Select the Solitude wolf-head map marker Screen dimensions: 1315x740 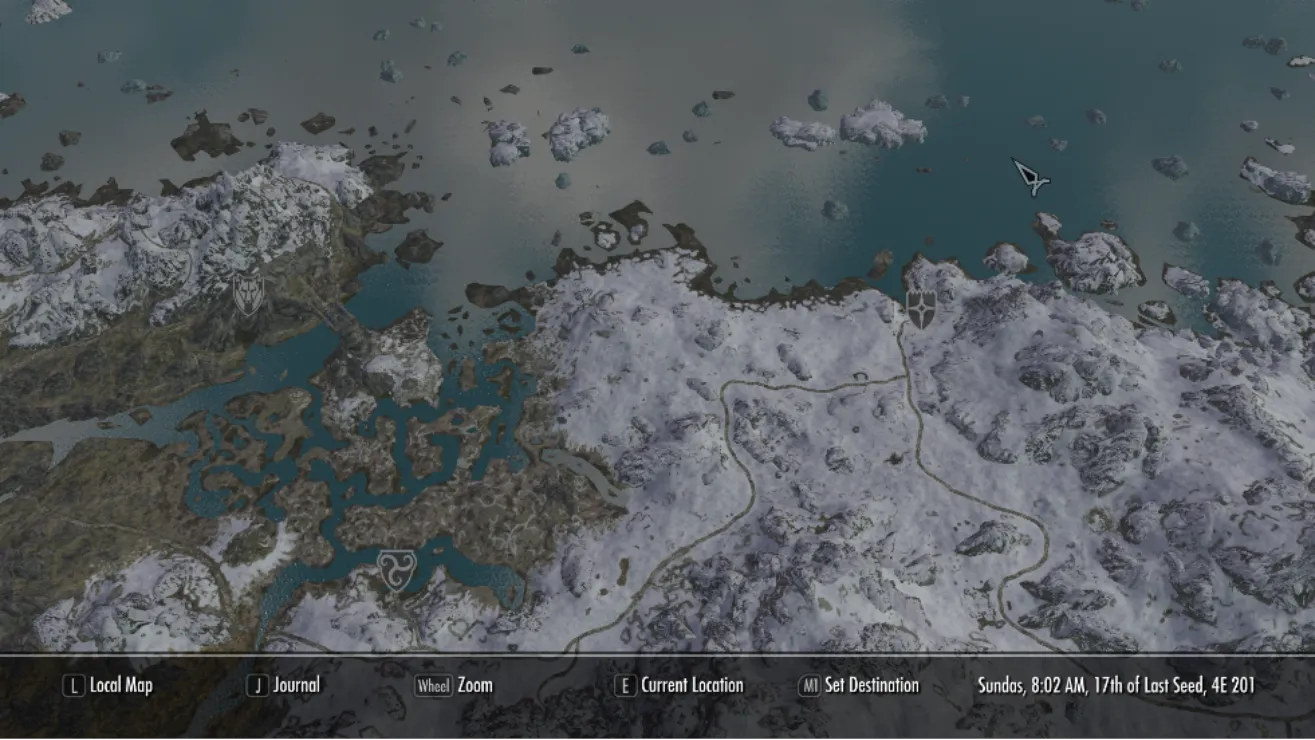coord(248,294)
